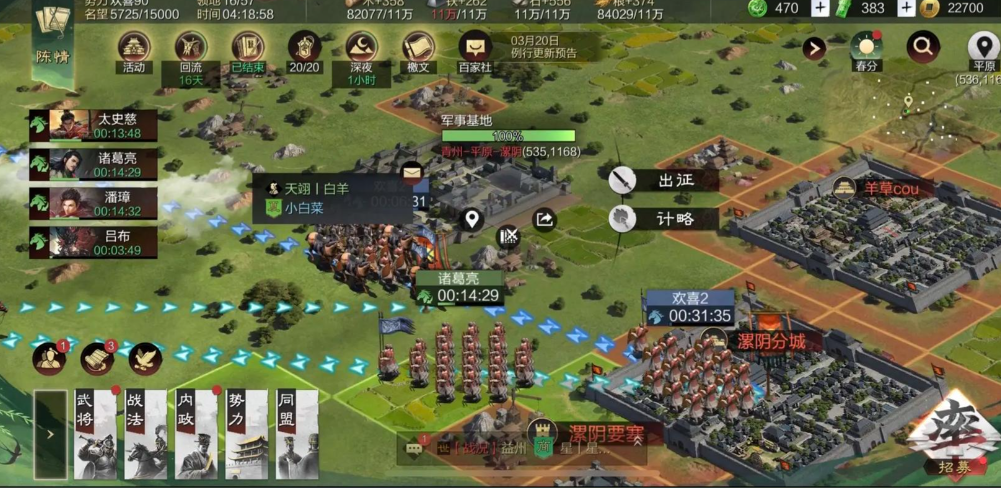1001x488 pixels.
Task: Open the 回流 returning-player icon
Action: coord(191,49)
